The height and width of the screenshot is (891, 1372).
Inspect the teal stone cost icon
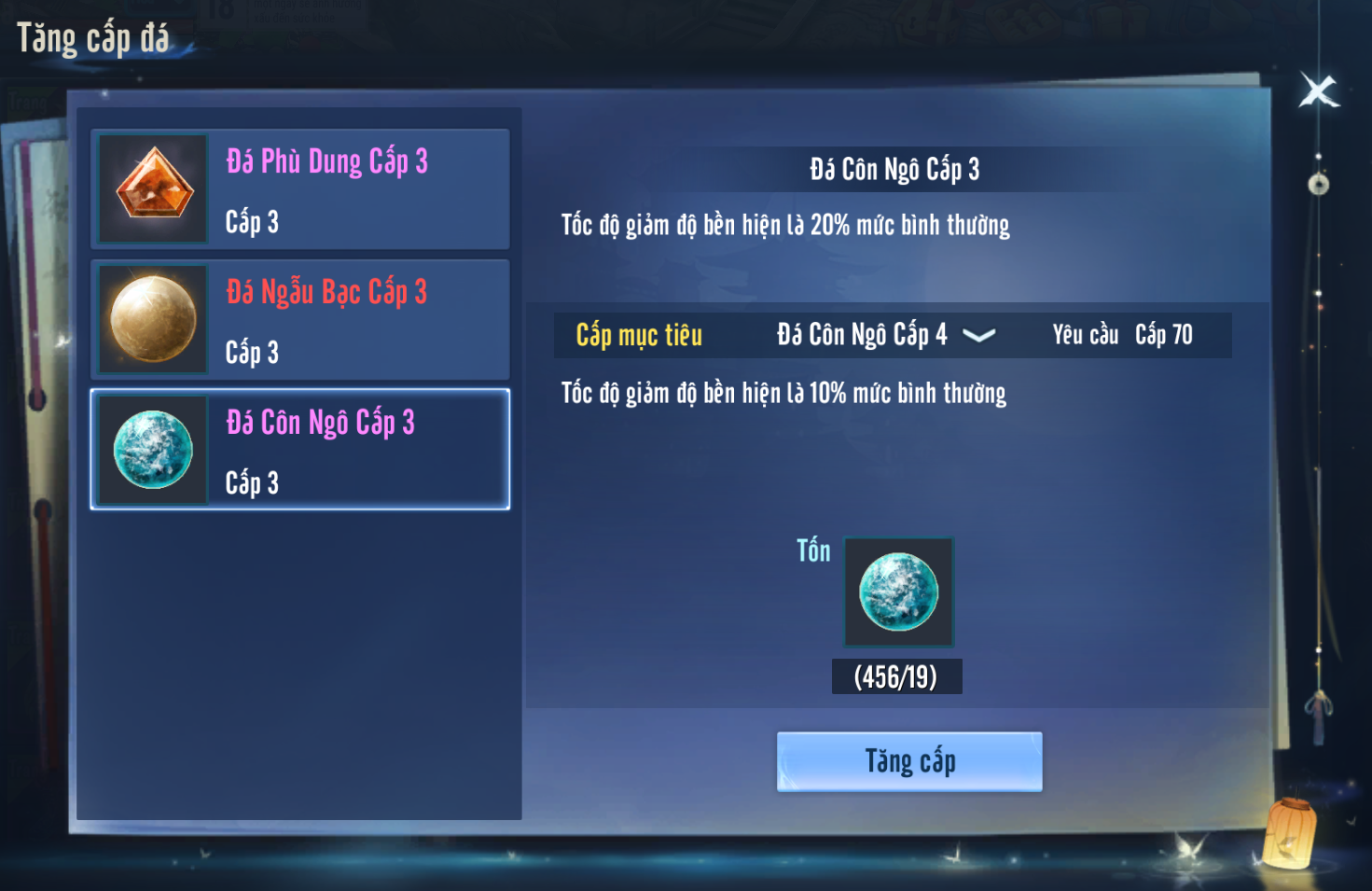(898, 592)
